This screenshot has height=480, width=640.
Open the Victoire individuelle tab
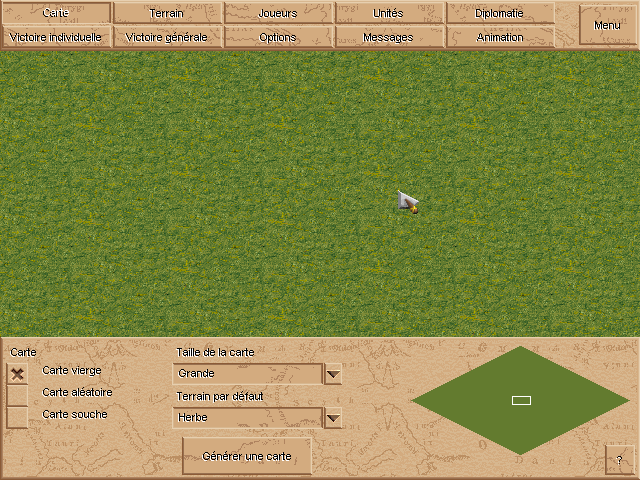click(55, 37)
